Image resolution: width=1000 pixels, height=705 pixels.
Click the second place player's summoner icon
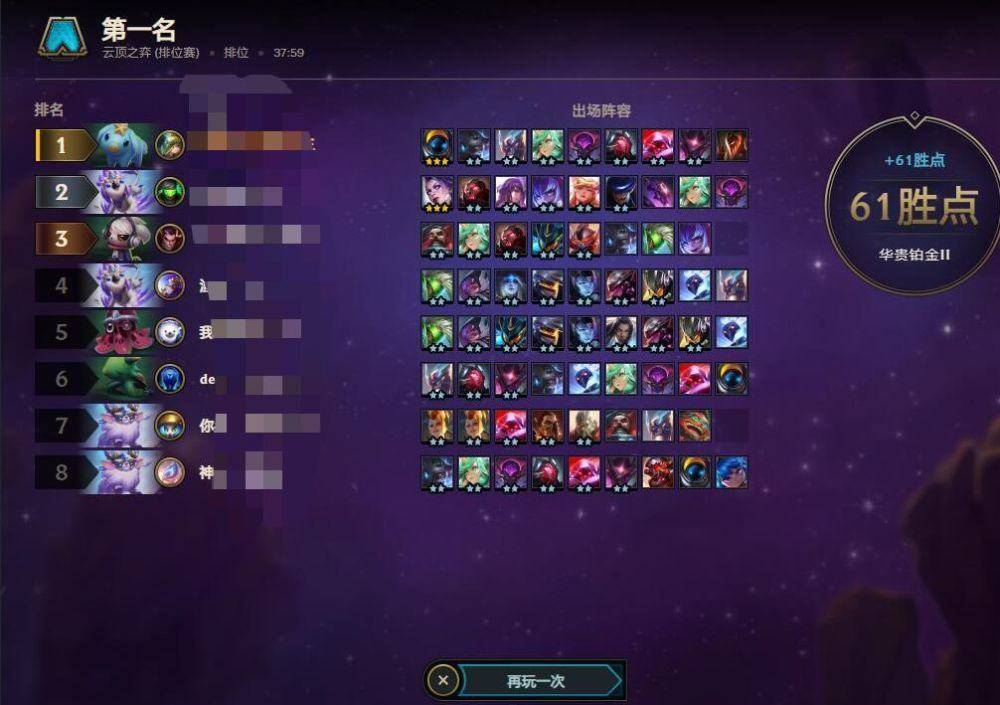[x=170, y=191]
